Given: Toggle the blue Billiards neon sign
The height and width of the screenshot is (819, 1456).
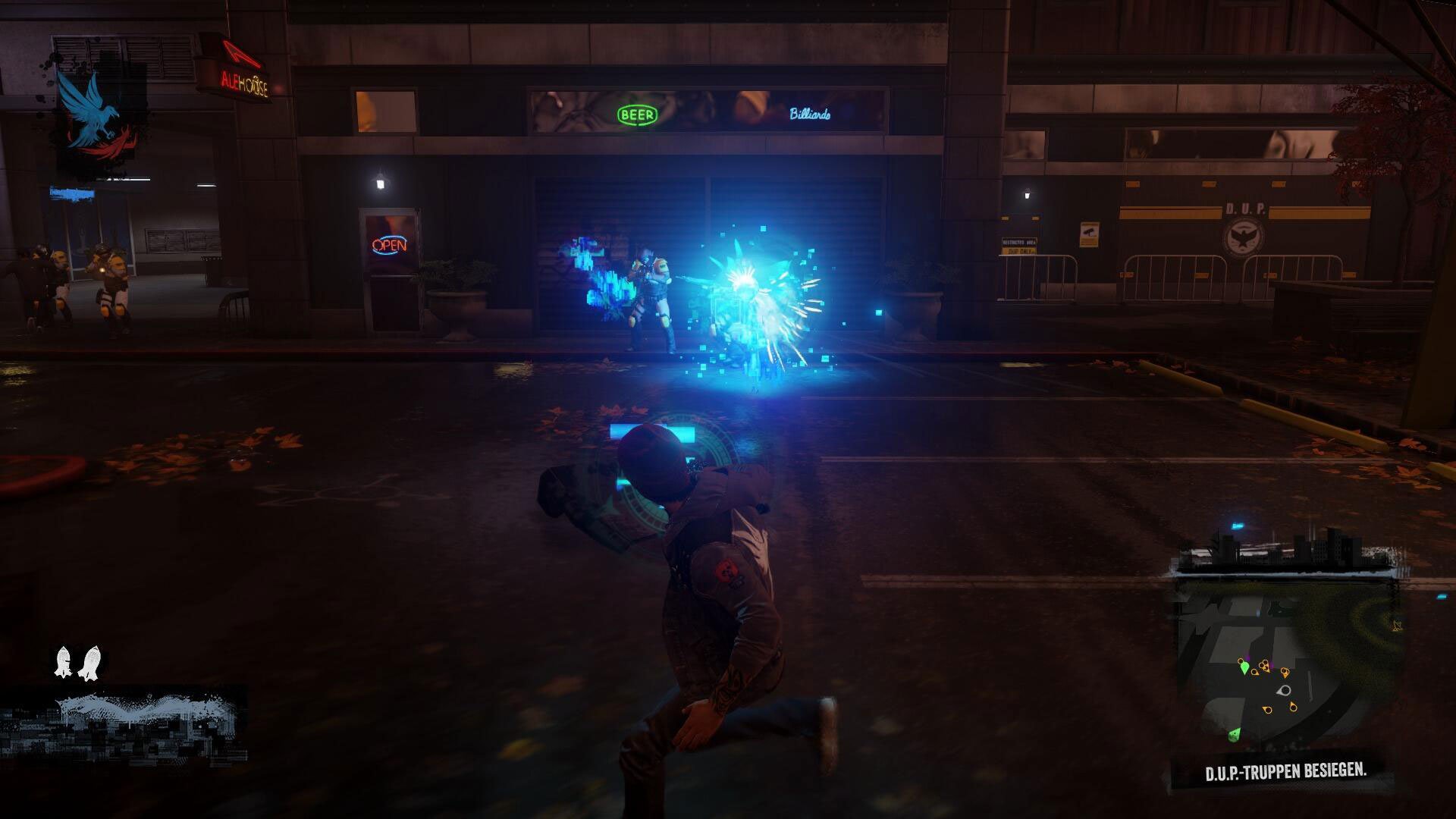Looking at the screenshot, I should 808,115.
